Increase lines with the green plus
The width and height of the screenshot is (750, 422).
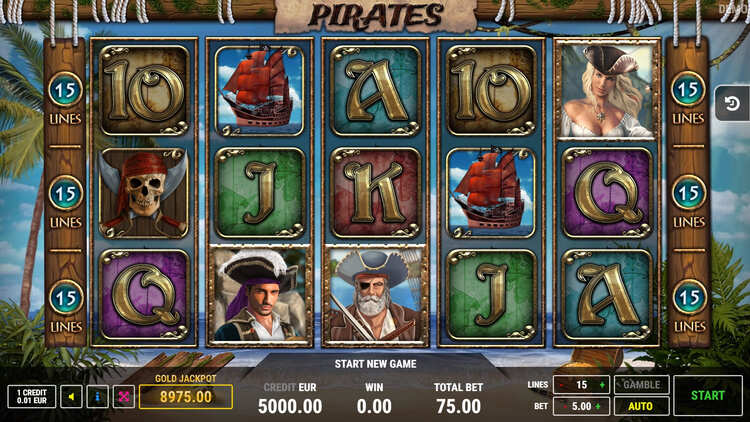(x=602, y=385)
